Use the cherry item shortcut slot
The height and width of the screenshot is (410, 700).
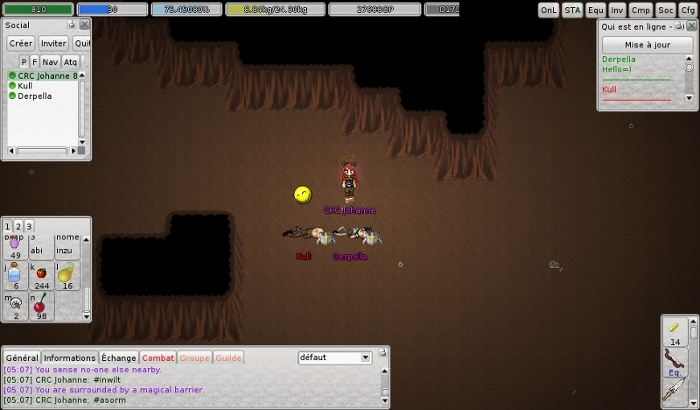click(40, 304)
